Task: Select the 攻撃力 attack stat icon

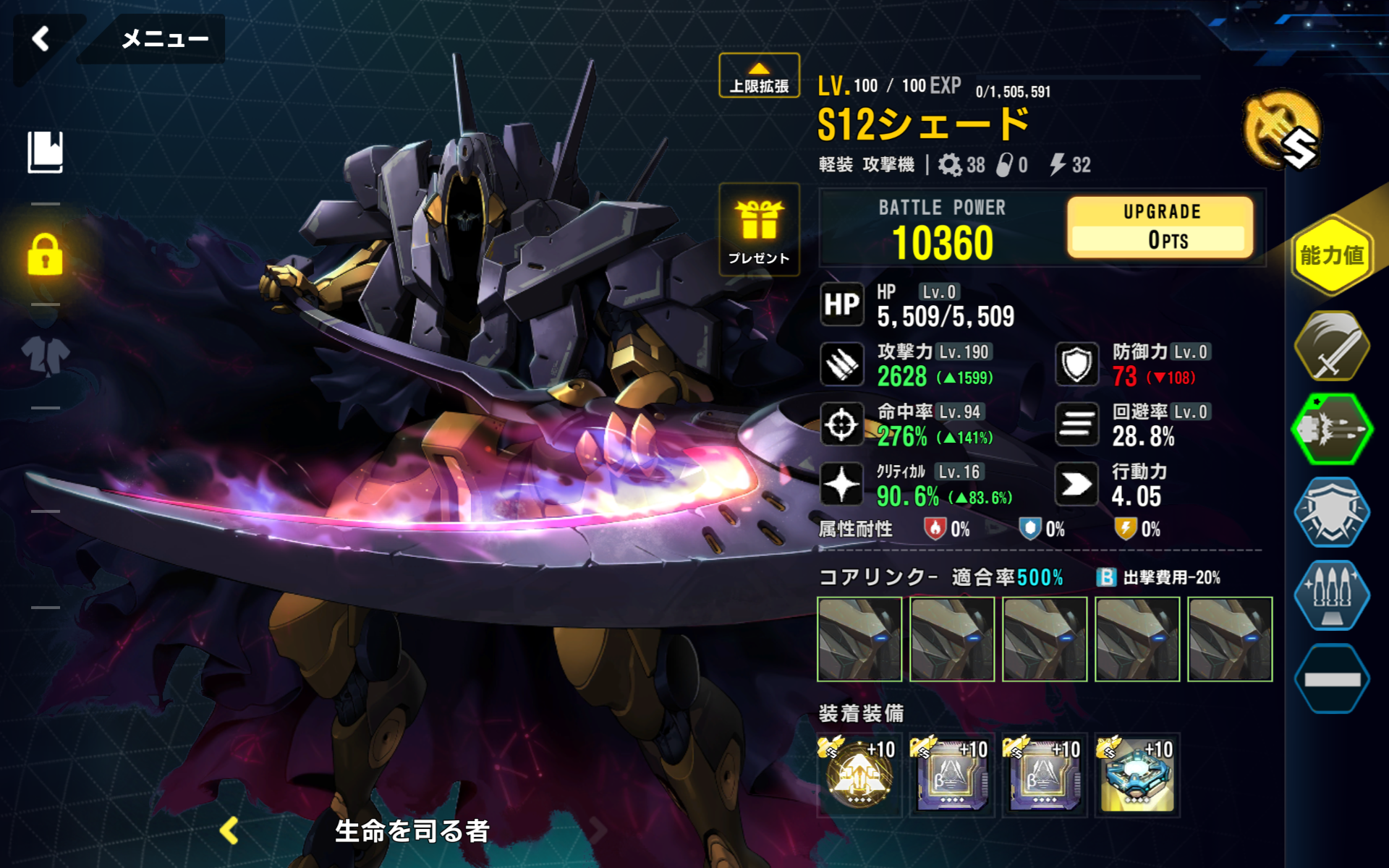Action: tap(842, 364)
